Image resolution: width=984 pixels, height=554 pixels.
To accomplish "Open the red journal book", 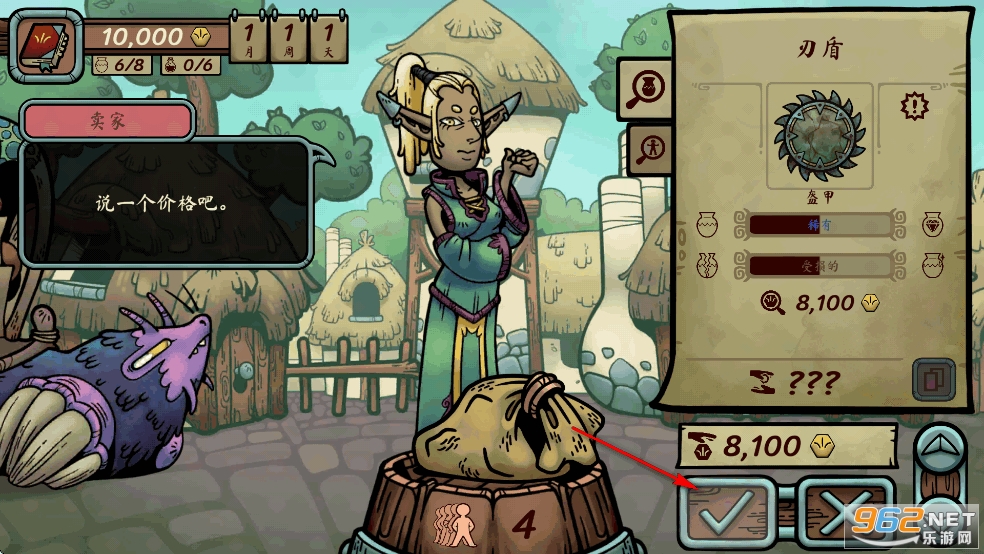I will (45, 44).
